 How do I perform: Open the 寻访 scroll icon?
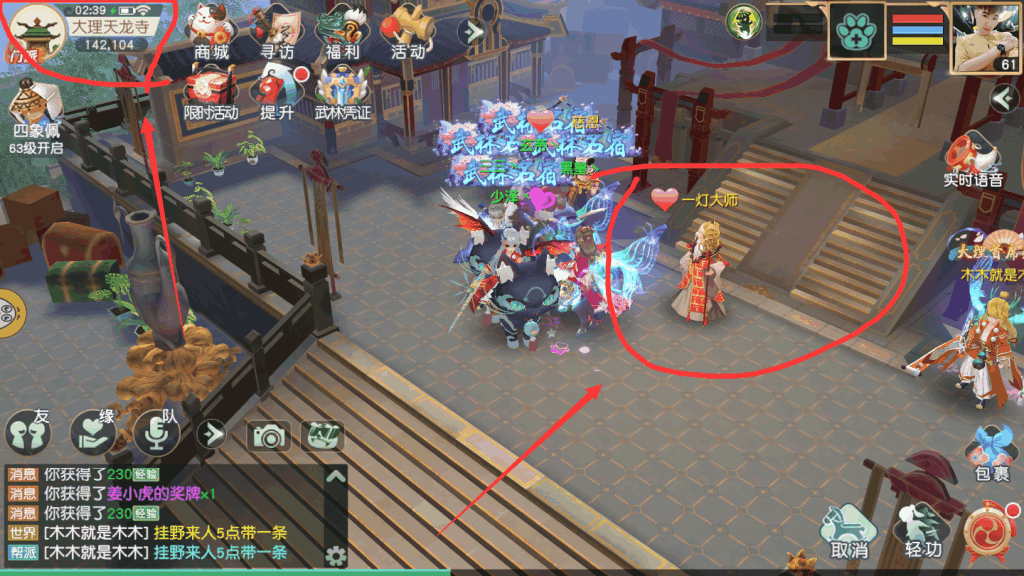(276, 30)
